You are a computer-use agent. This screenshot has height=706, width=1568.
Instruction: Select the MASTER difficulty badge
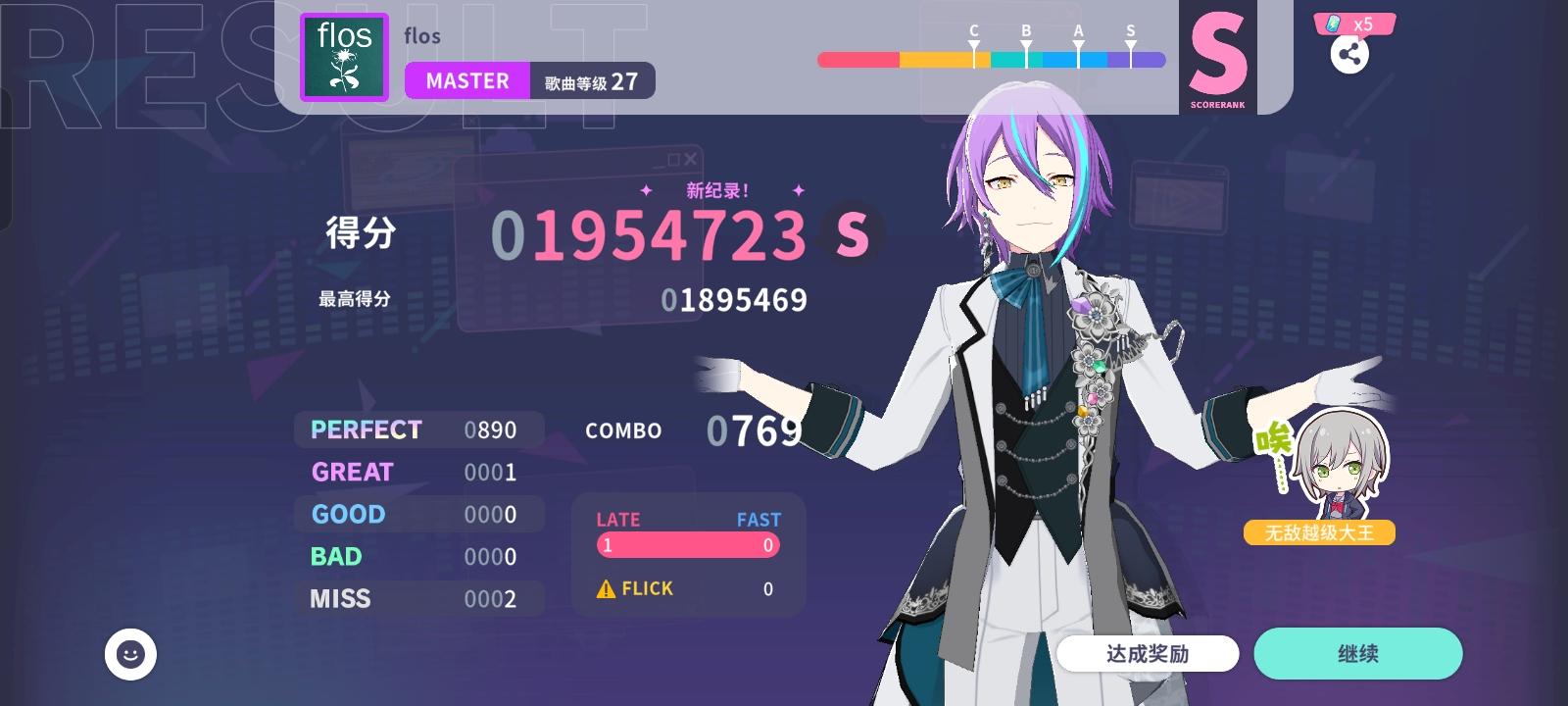pos(467,81)
